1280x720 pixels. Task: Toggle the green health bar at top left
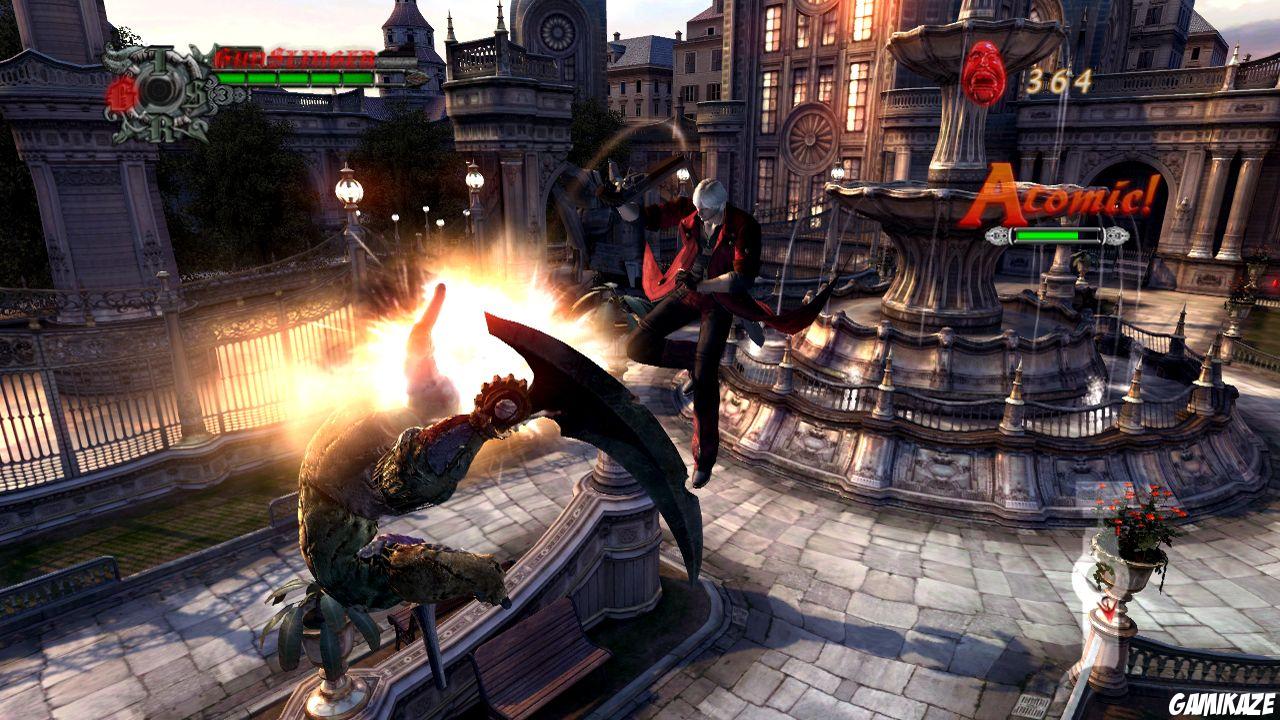tap(300, 79)
